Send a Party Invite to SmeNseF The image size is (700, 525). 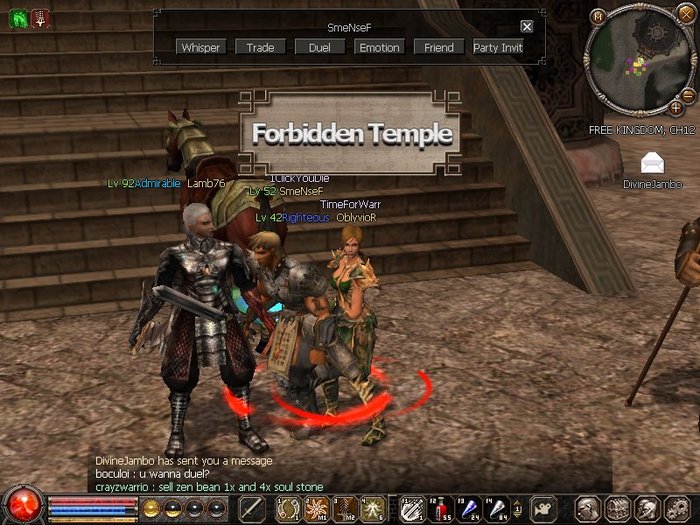click(x=498, y=47)
